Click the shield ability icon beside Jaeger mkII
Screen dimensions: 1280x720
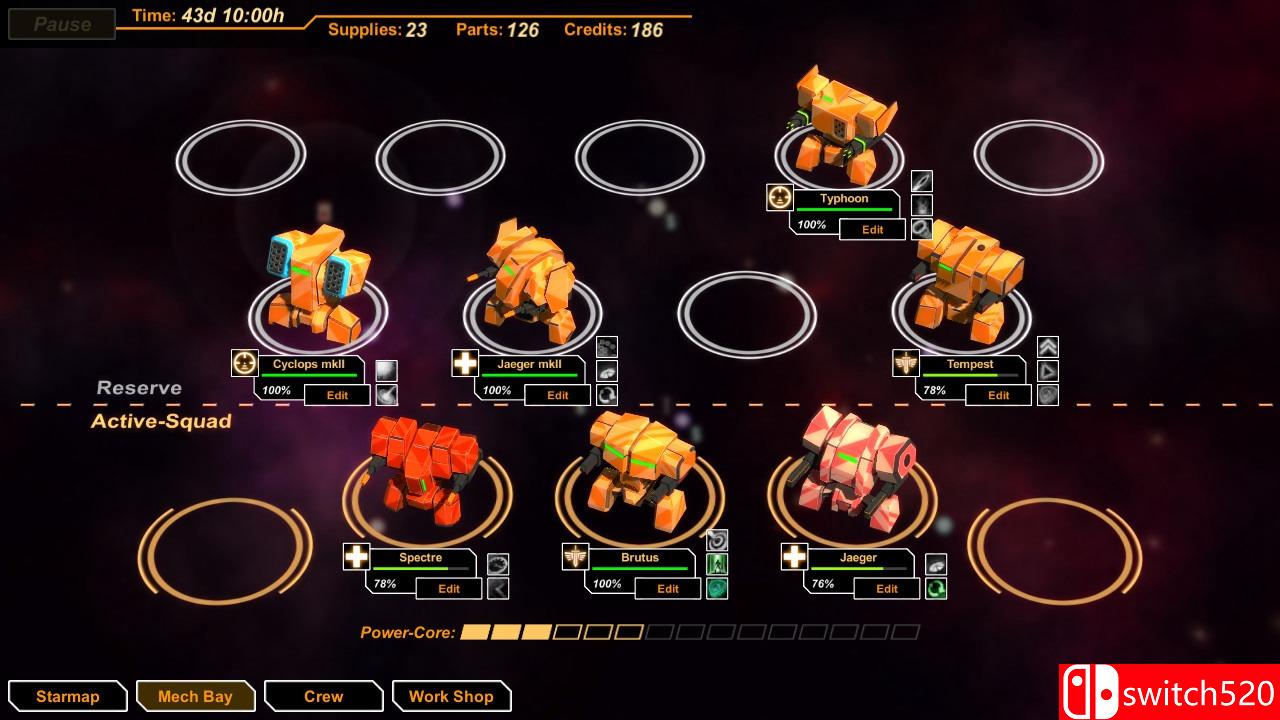click(607, 371)
